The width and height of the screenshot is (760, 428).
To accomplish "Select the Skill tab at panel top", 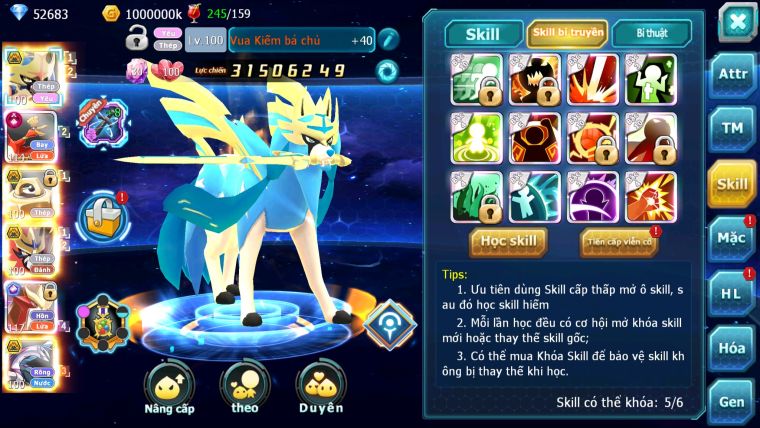I will point(484,34).
